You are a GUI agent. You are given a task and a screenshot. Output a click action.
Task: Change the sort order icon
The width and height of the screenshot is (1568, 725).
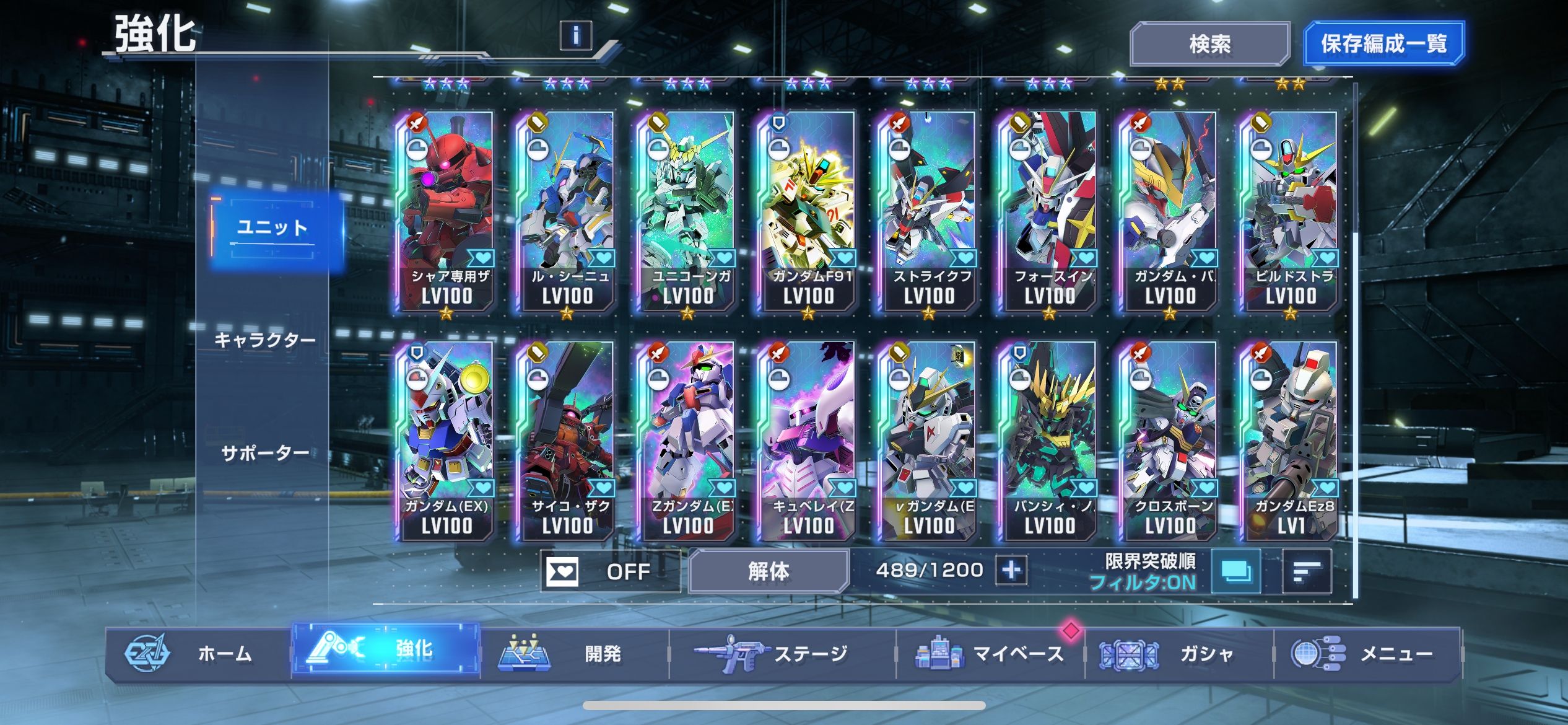coord(1306,571)
